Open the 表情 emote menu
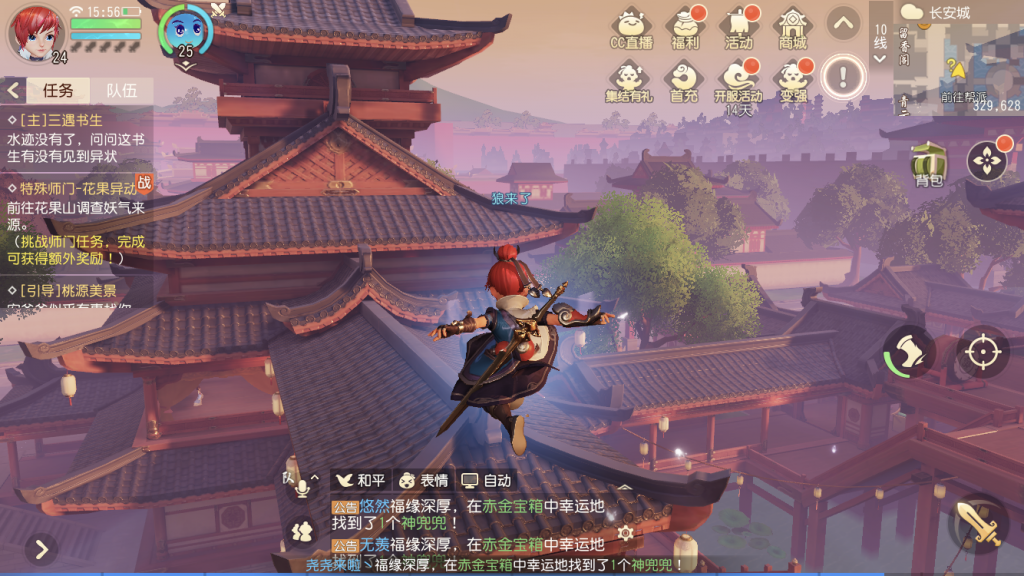1024x576 pixels. pyautogui.click(x=424, y=480)
